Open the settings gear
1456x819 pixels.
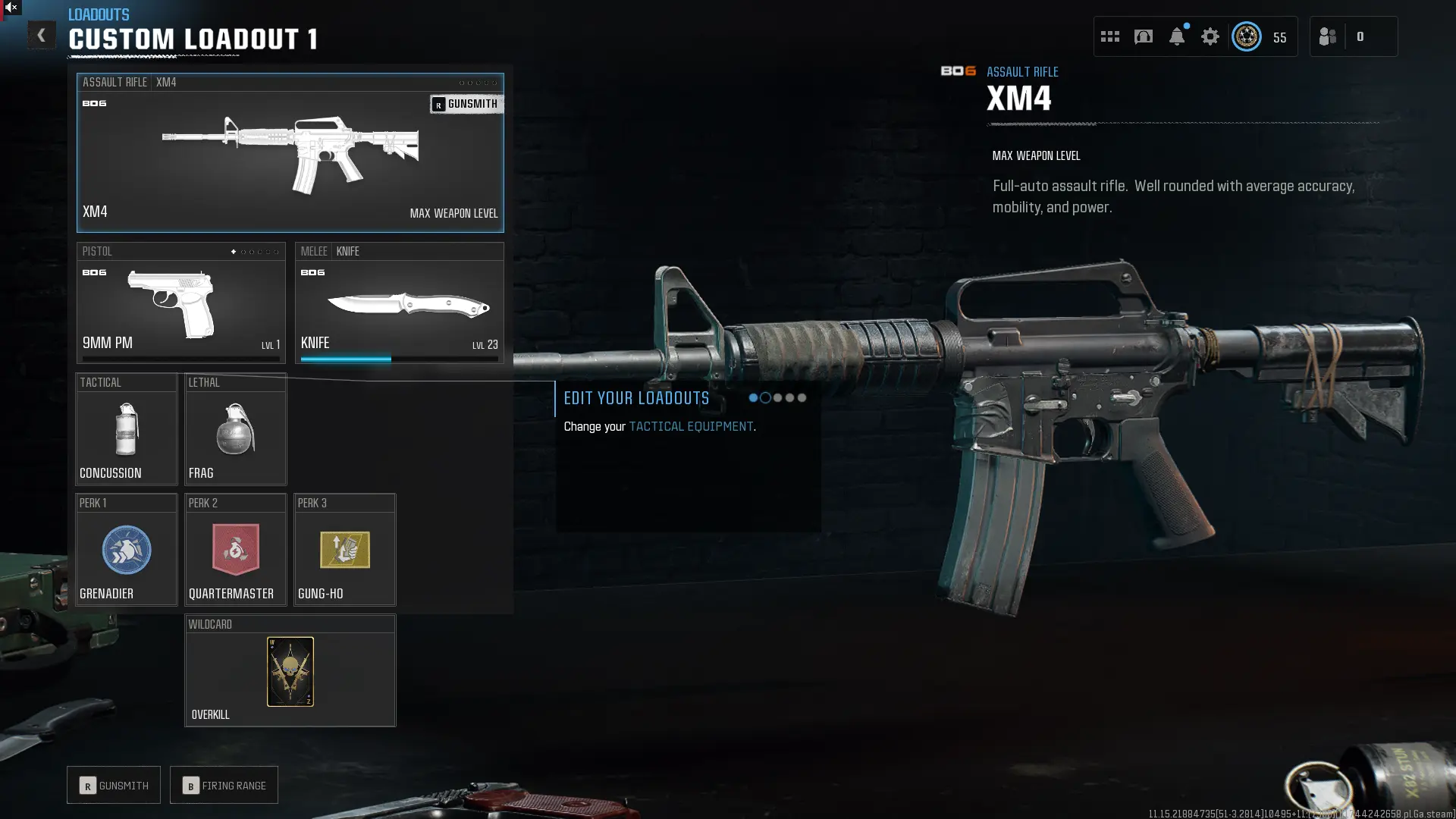pyautogui.click(x=1210, y=36)
